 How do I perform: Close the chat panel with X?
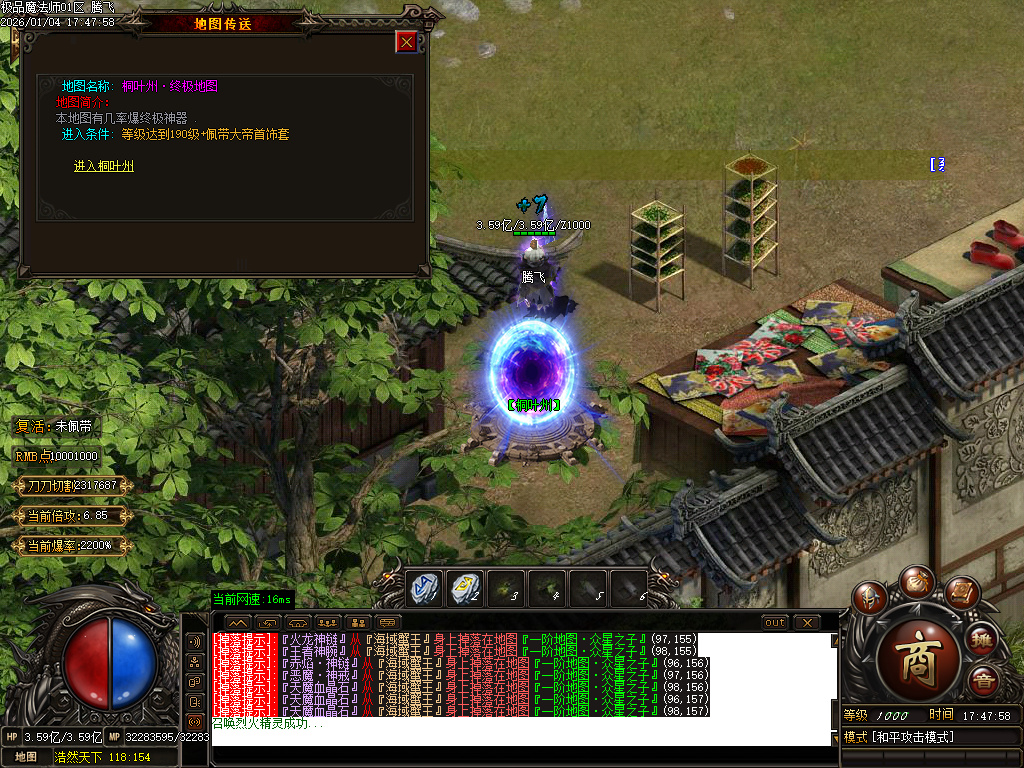click(x=806, y=622)
